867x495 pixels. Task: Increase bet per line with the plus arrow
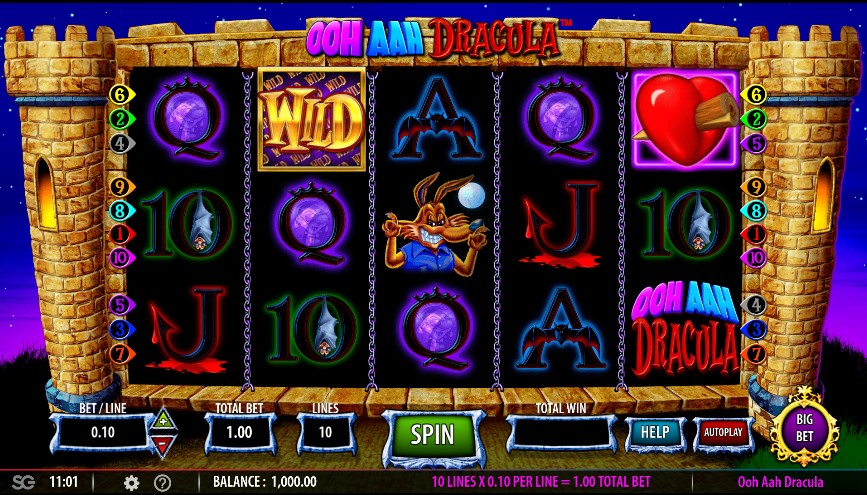tap(163, 422)
